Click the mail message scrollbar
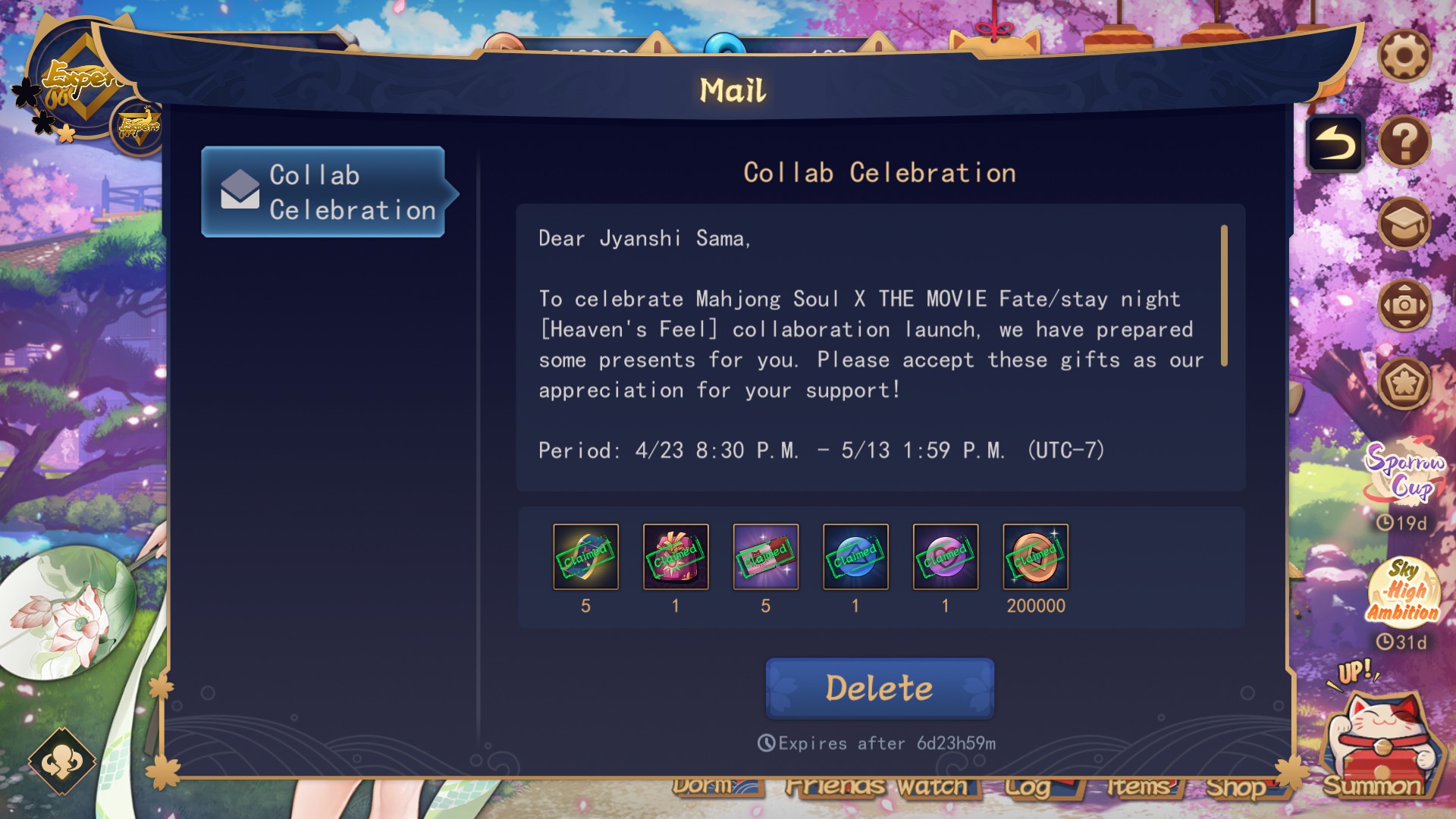 [x=1224, y=296]
